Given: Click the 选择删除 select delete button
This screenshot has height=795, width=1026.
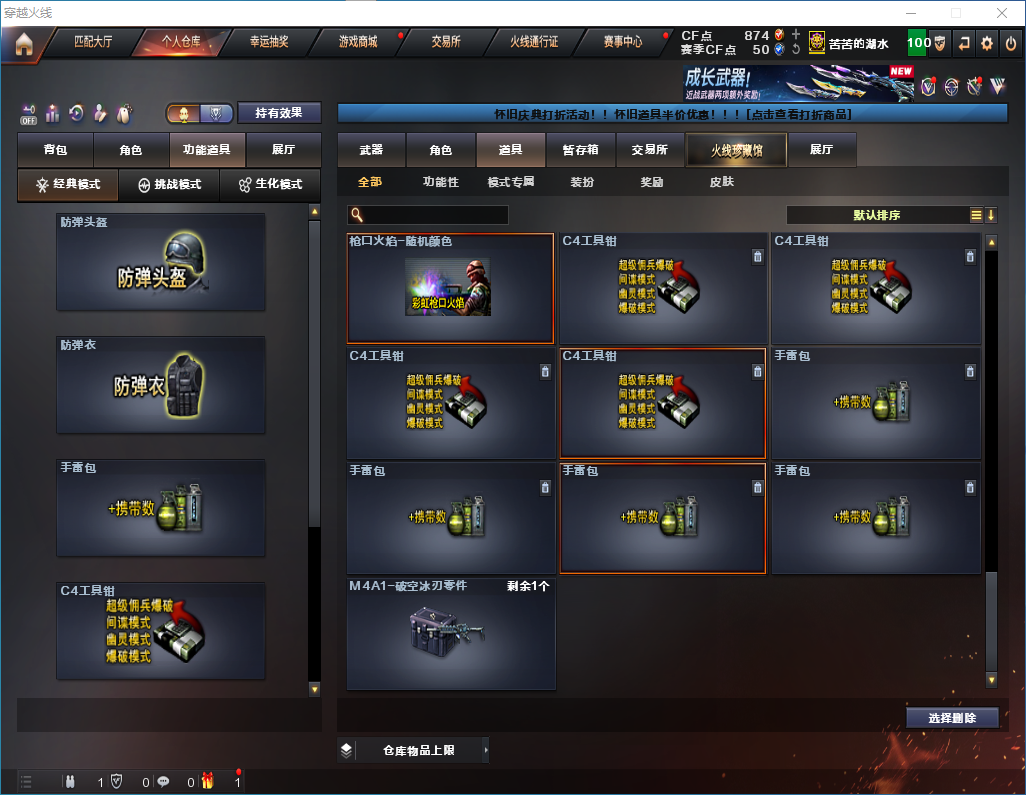Looking at the screenshot, I should tap(952, 718).
